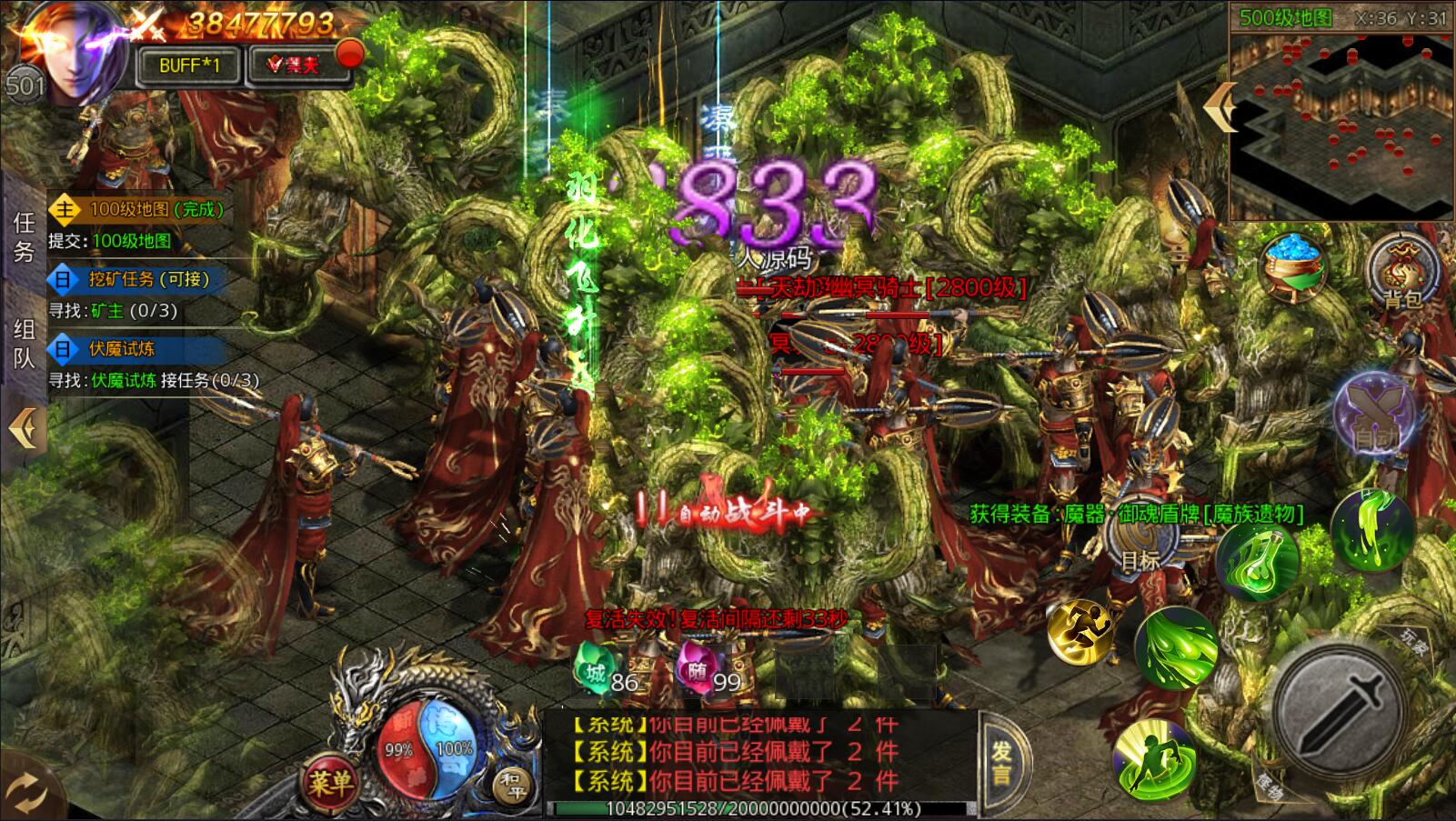Toggle the 和平 attack mode button

point(510,783)
